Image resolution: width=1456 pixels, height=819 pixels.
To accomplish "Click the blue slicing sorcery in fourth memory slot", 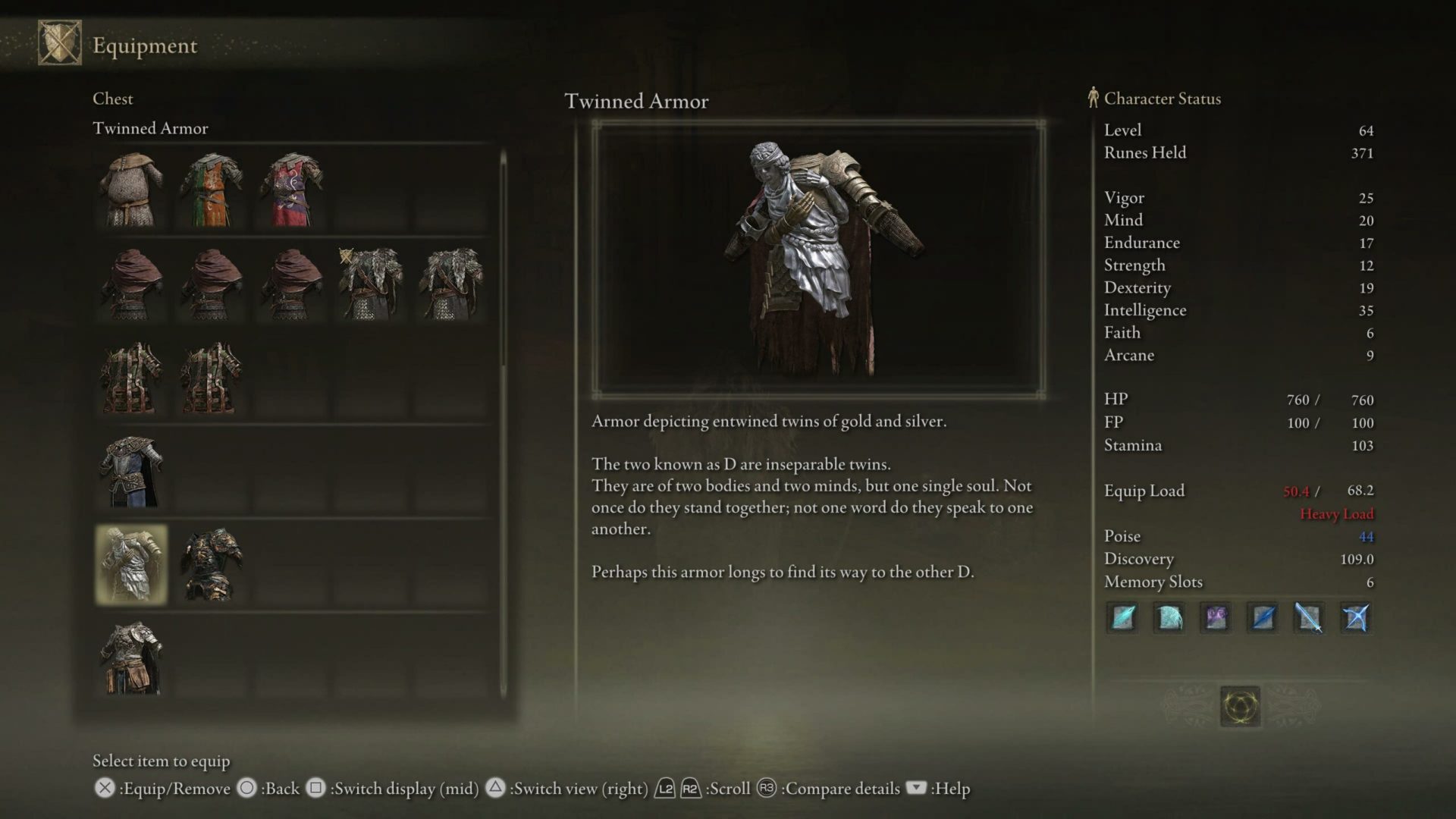I will click(x=1263, y=618).
